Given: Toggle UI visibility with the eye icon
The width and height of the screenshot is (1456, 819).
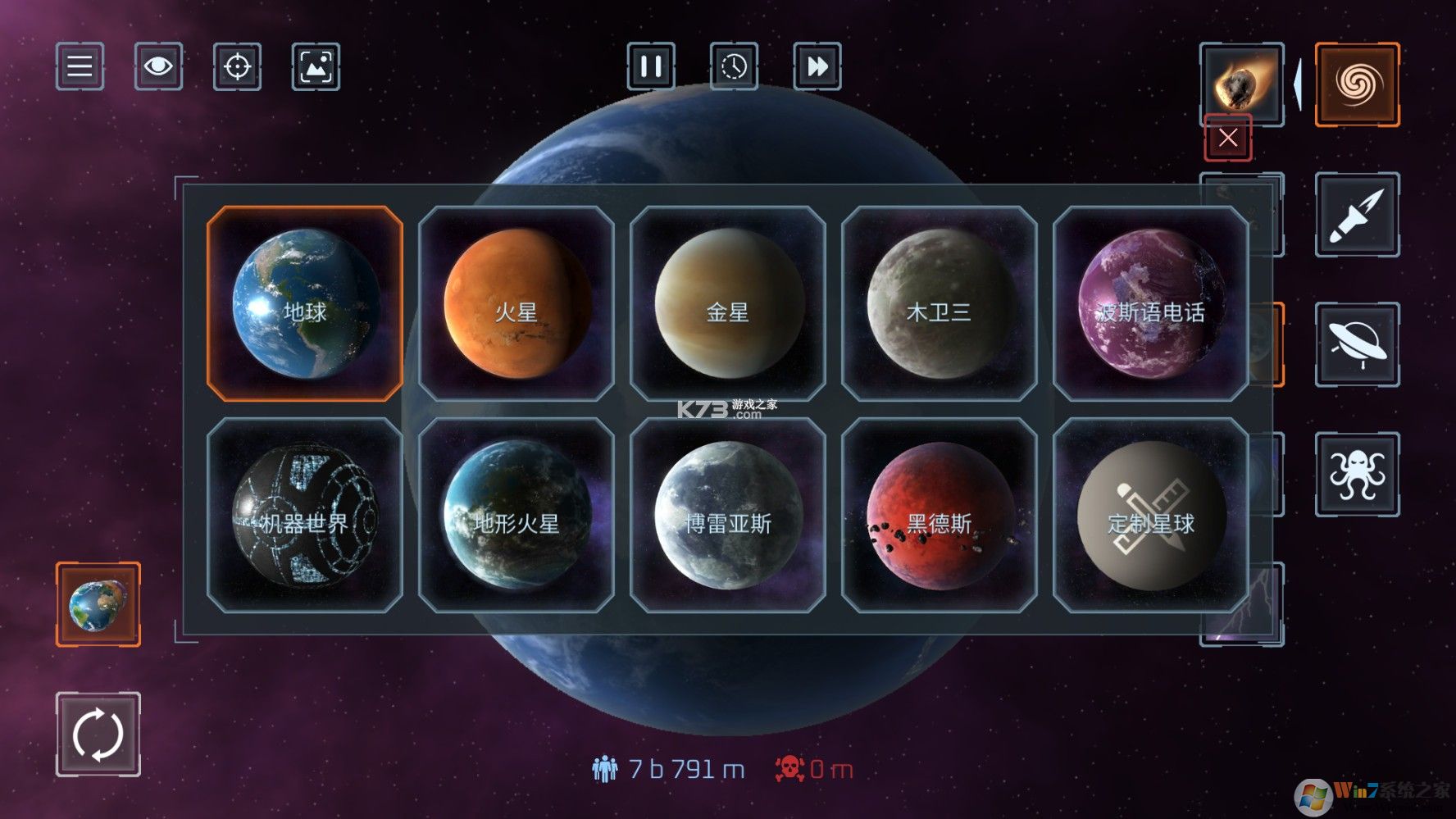Looking at the screenshot, I should click(157, 67).
